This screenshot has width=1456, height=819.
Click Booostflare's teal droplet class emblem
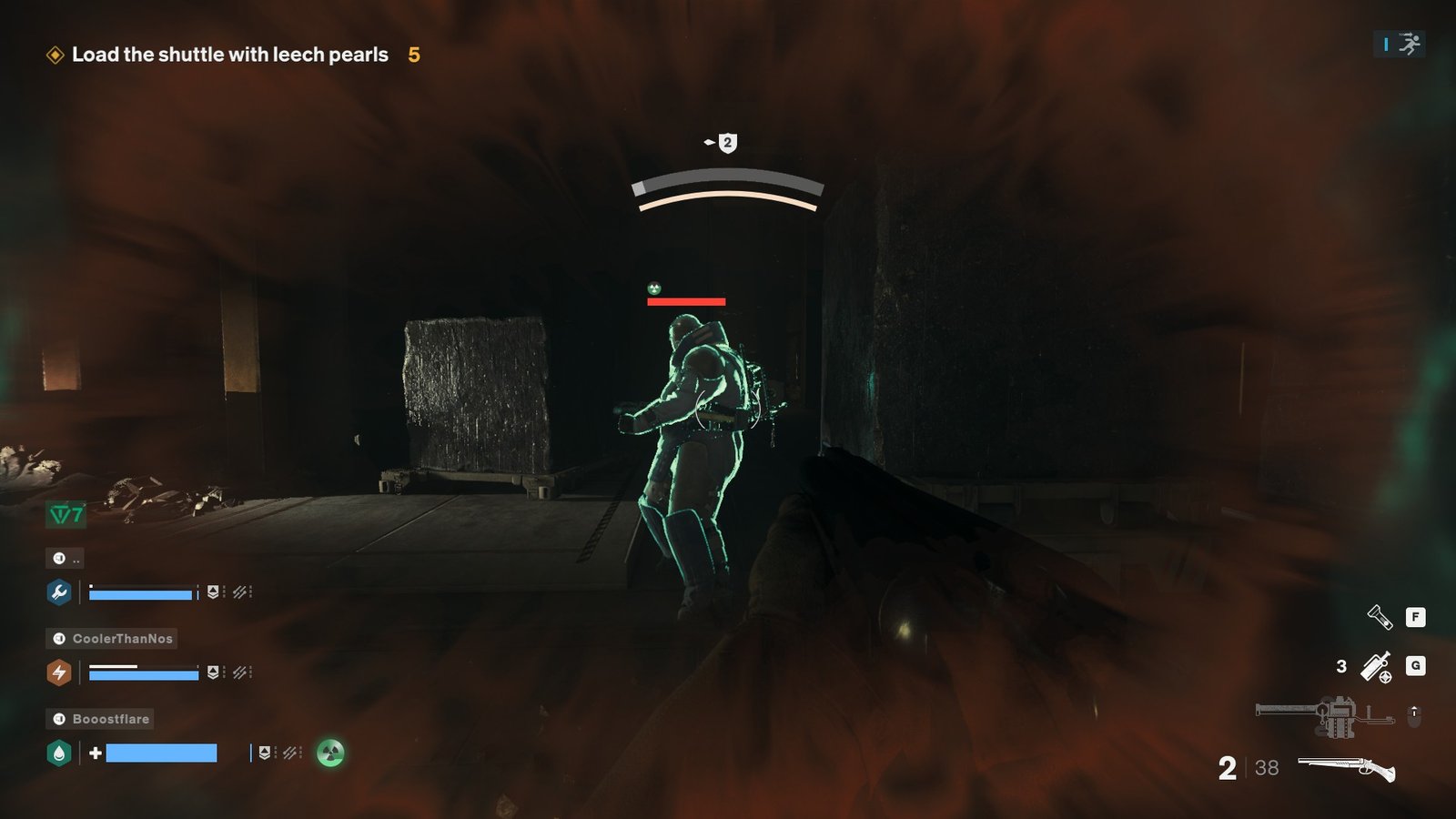coord(57,753)
